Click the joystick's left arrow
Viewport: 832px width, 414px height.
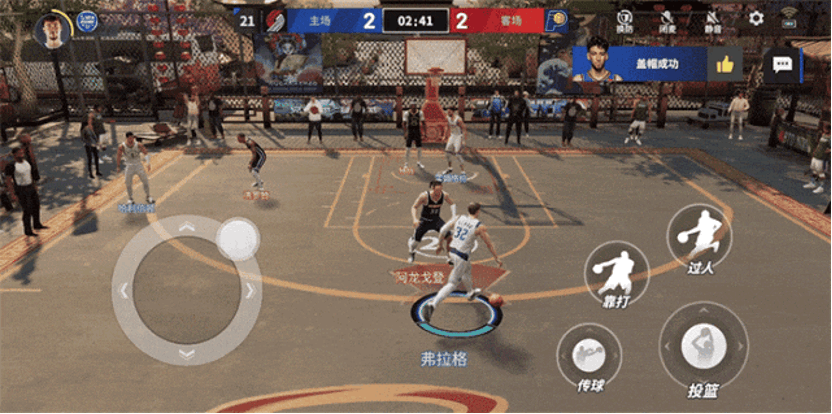click(123, 291)
